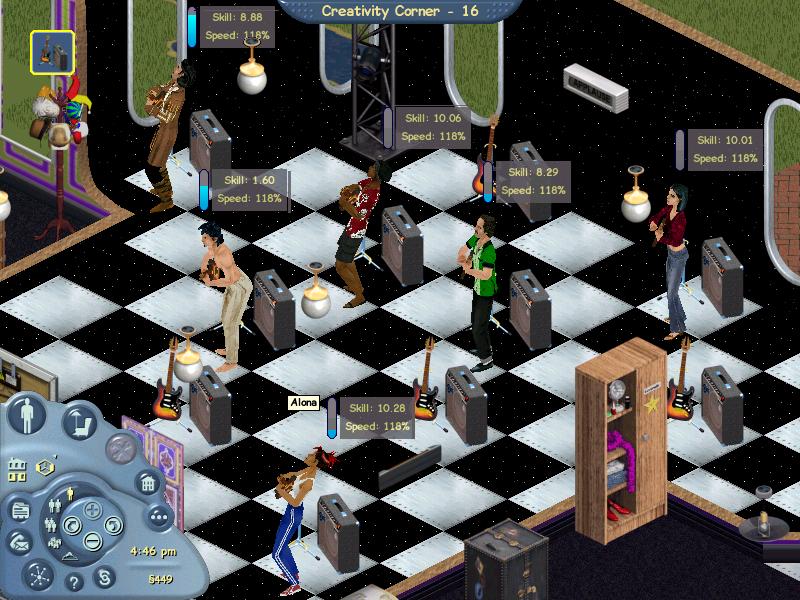Zoom out with the minus button
This screenshot has height=600, width=800.
point(93,541)
